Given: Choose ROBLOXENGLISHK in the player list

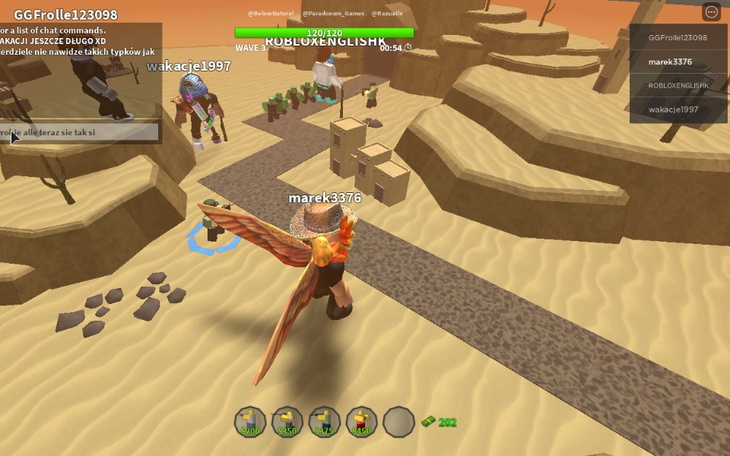Looking at the screenshot, I should tap(678, 86).
